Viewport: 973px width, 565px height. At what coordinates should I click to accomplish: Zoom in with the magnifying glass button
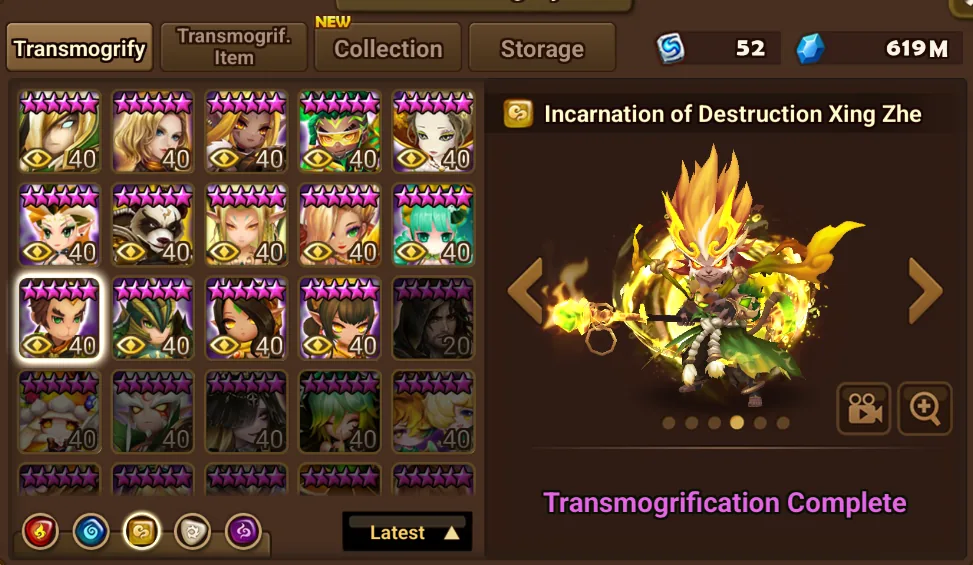tap(924, 408)
